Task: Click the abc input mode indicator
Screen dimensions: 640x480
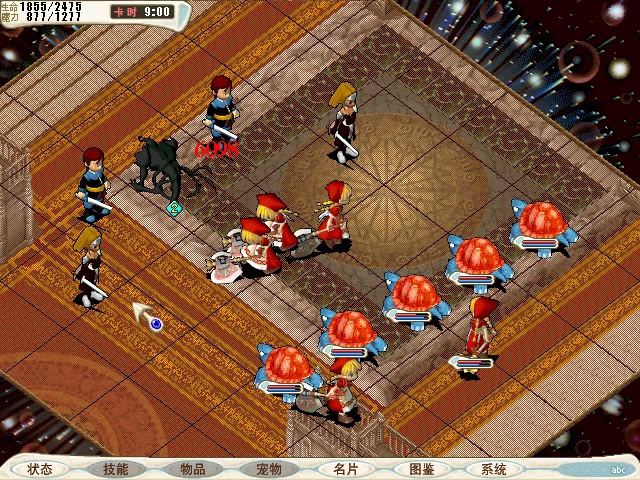Action: [x=617, y=469]
